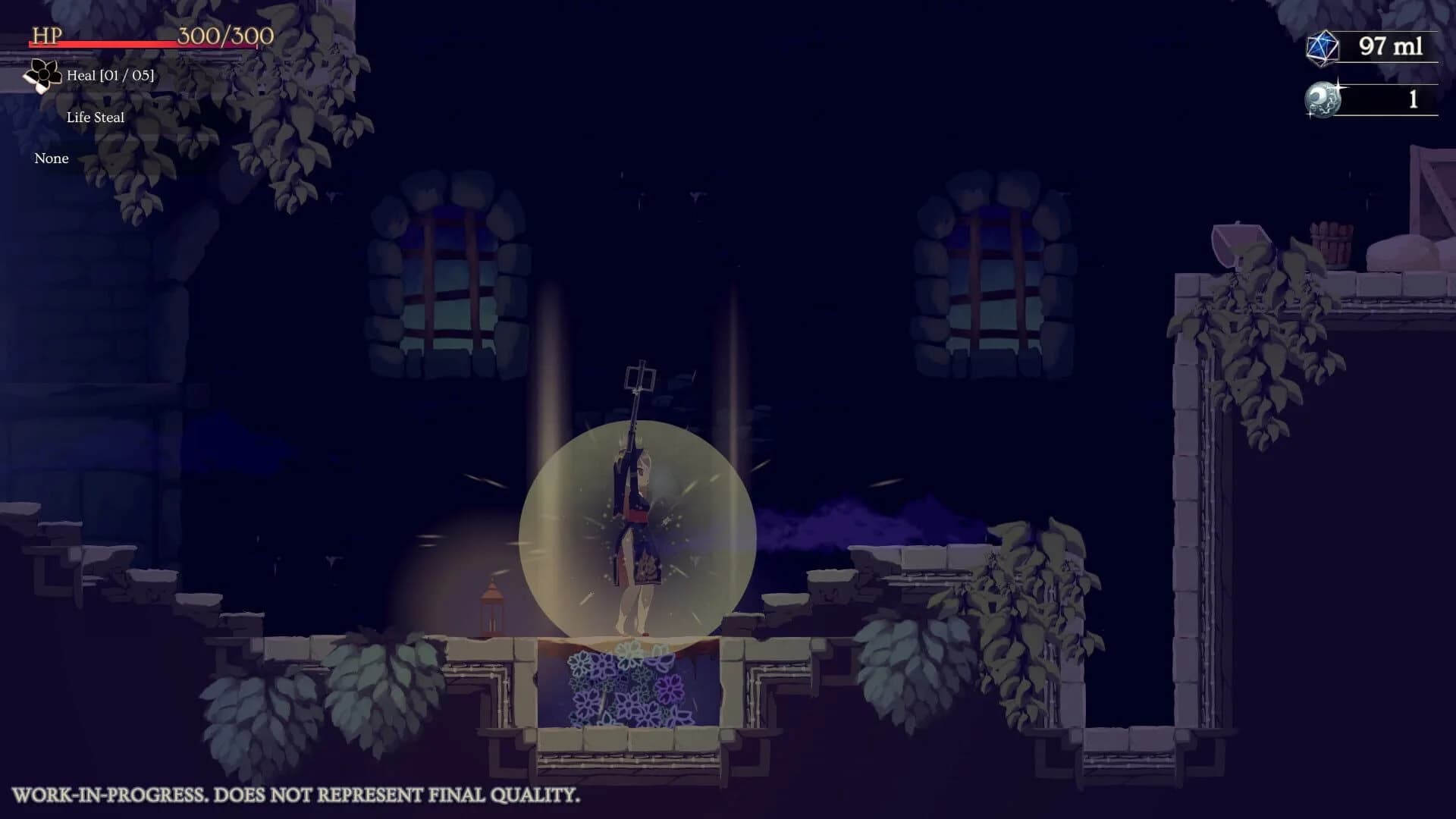Toggle the Life Steal ability slot
Screen dimensions: 1456x819
tap(96, 117)
